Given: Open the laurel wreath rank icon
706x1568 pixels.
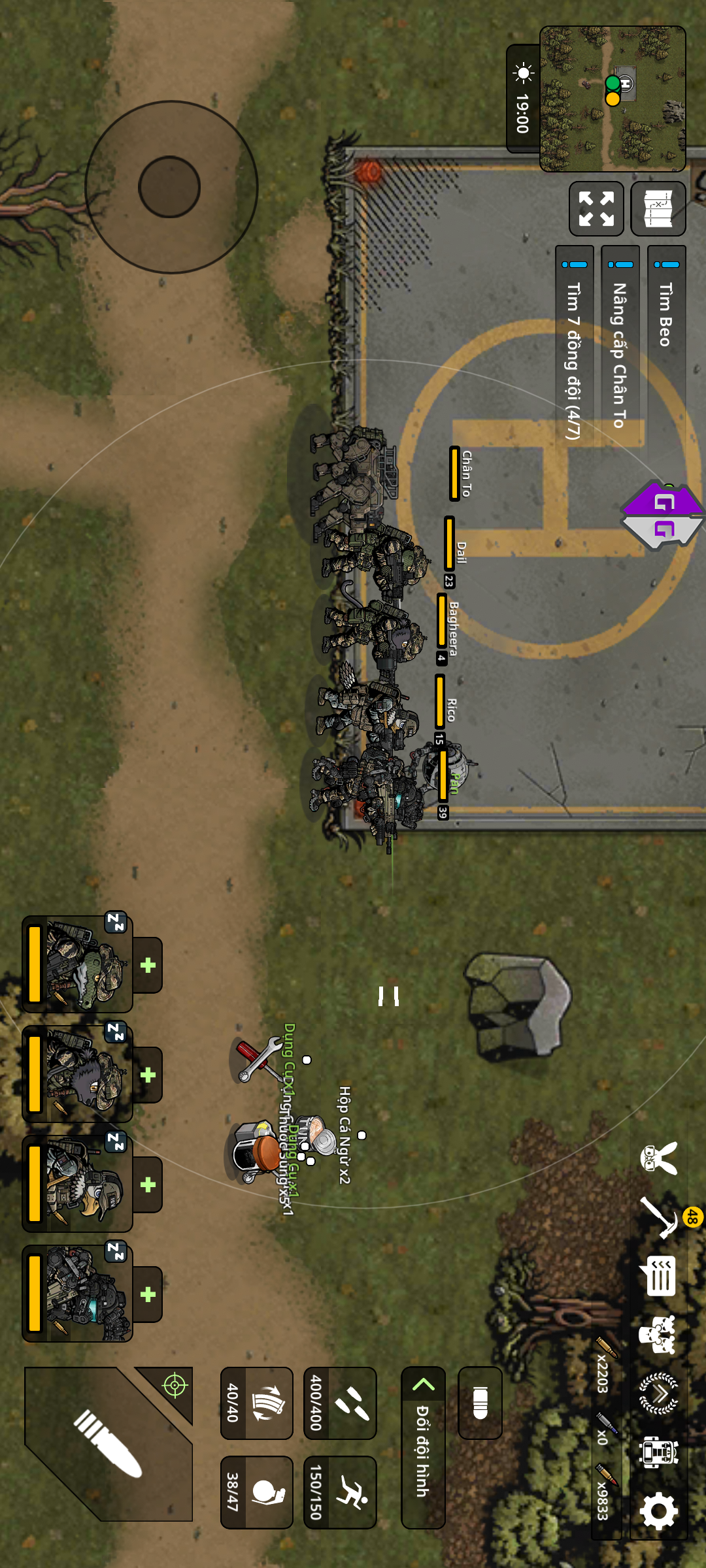Looking at the screenshot, I should 659,1393.
